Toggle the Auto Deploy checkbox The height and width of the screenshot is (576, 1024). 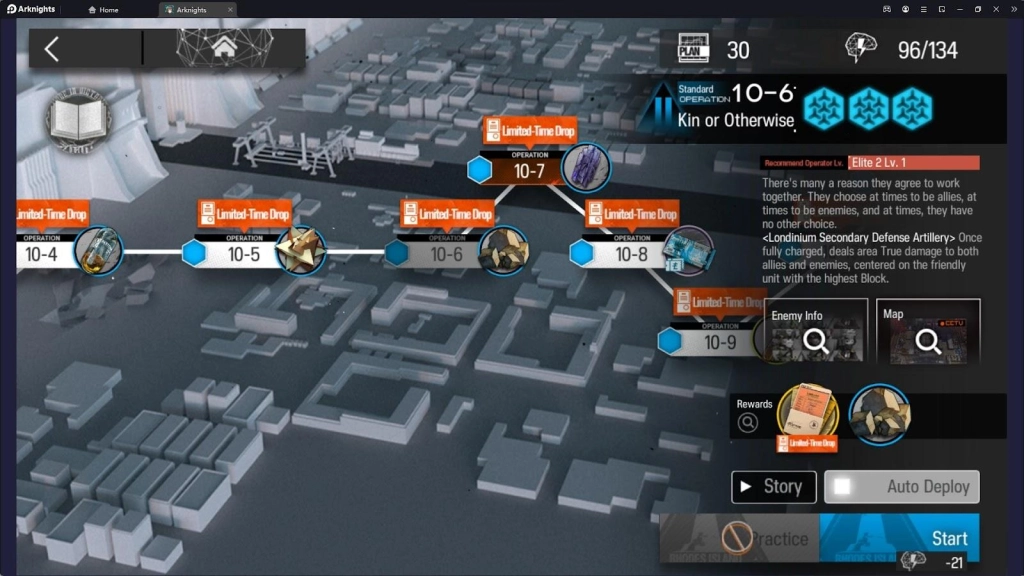tap(843, 487)
